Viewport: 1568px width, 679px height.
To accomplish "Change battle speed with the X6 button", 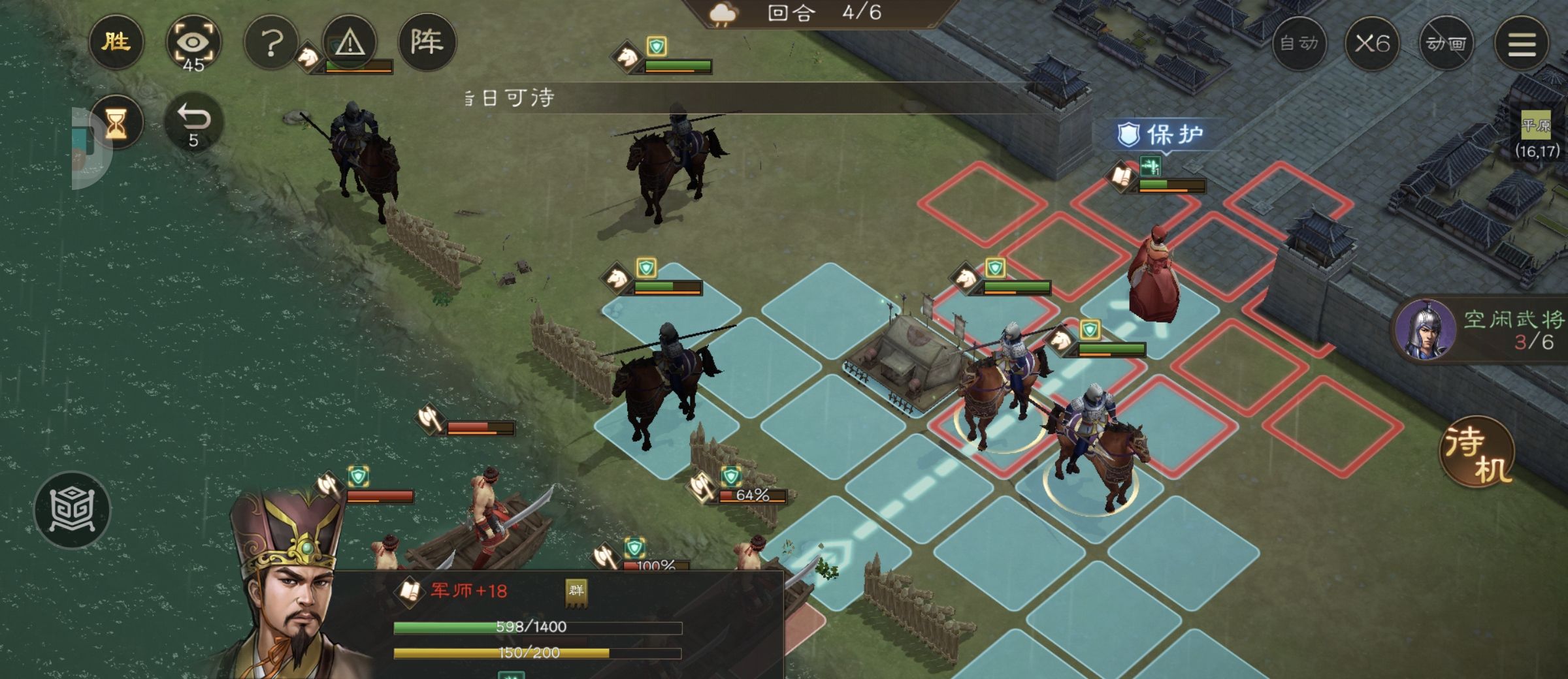I will (1372, 44).
